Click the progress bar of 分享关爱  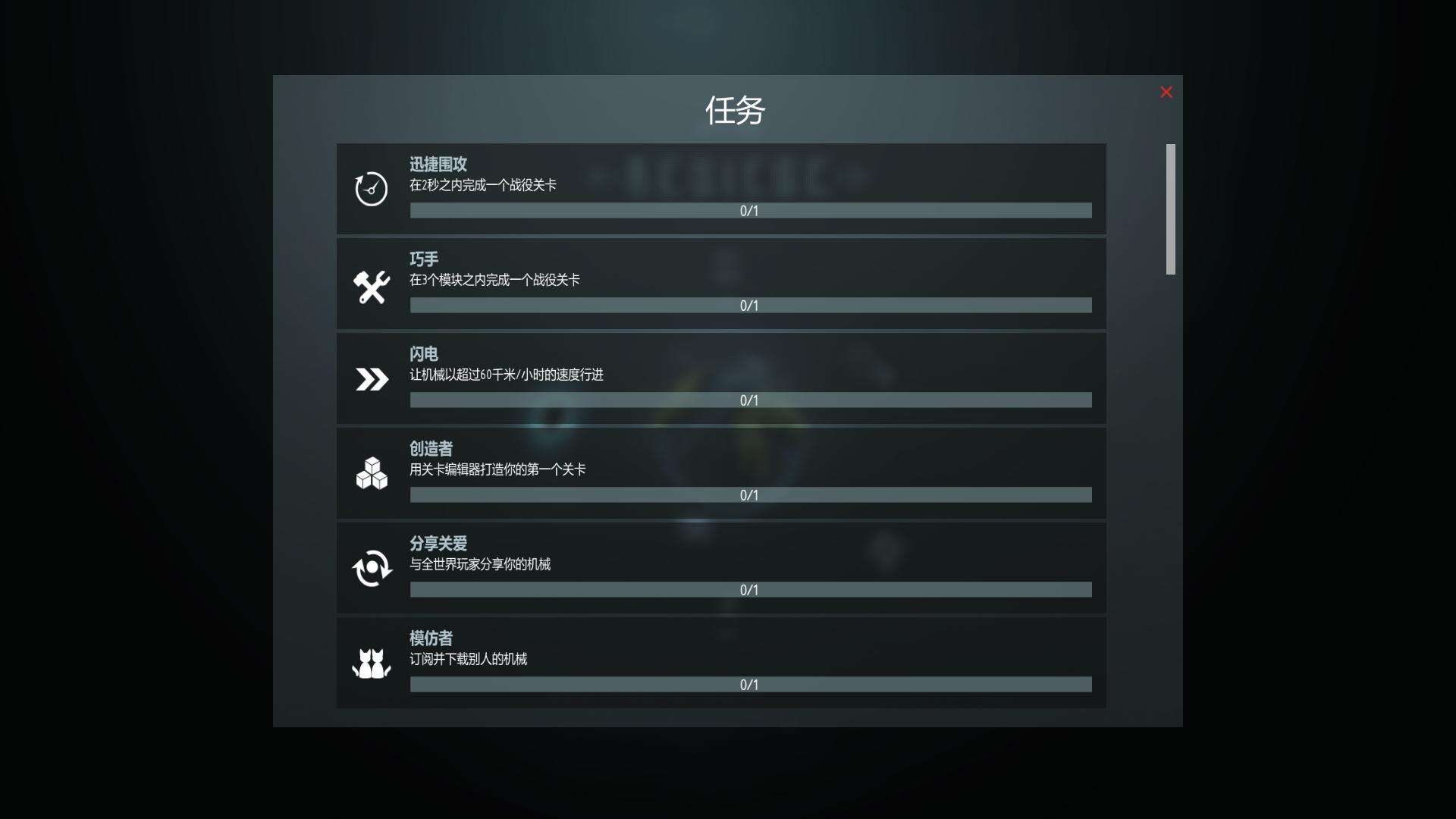[750, 590]
